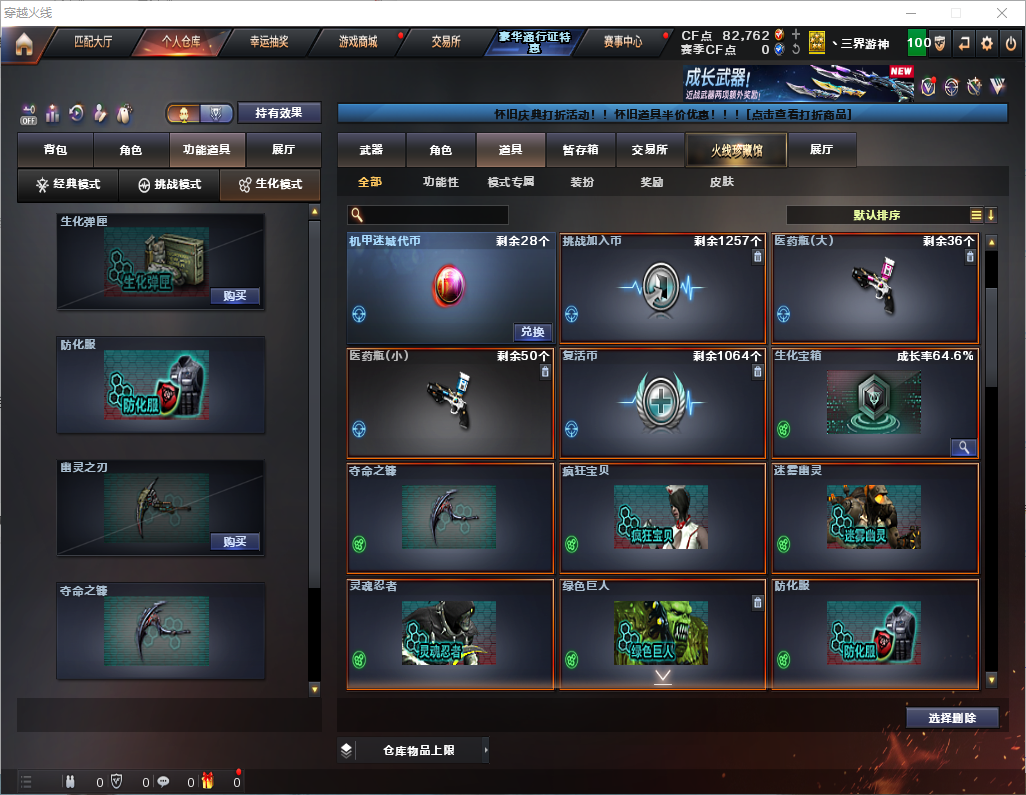Open the 交易所 exchange in top navigation

pyautogui.click(x=446, y=42)
